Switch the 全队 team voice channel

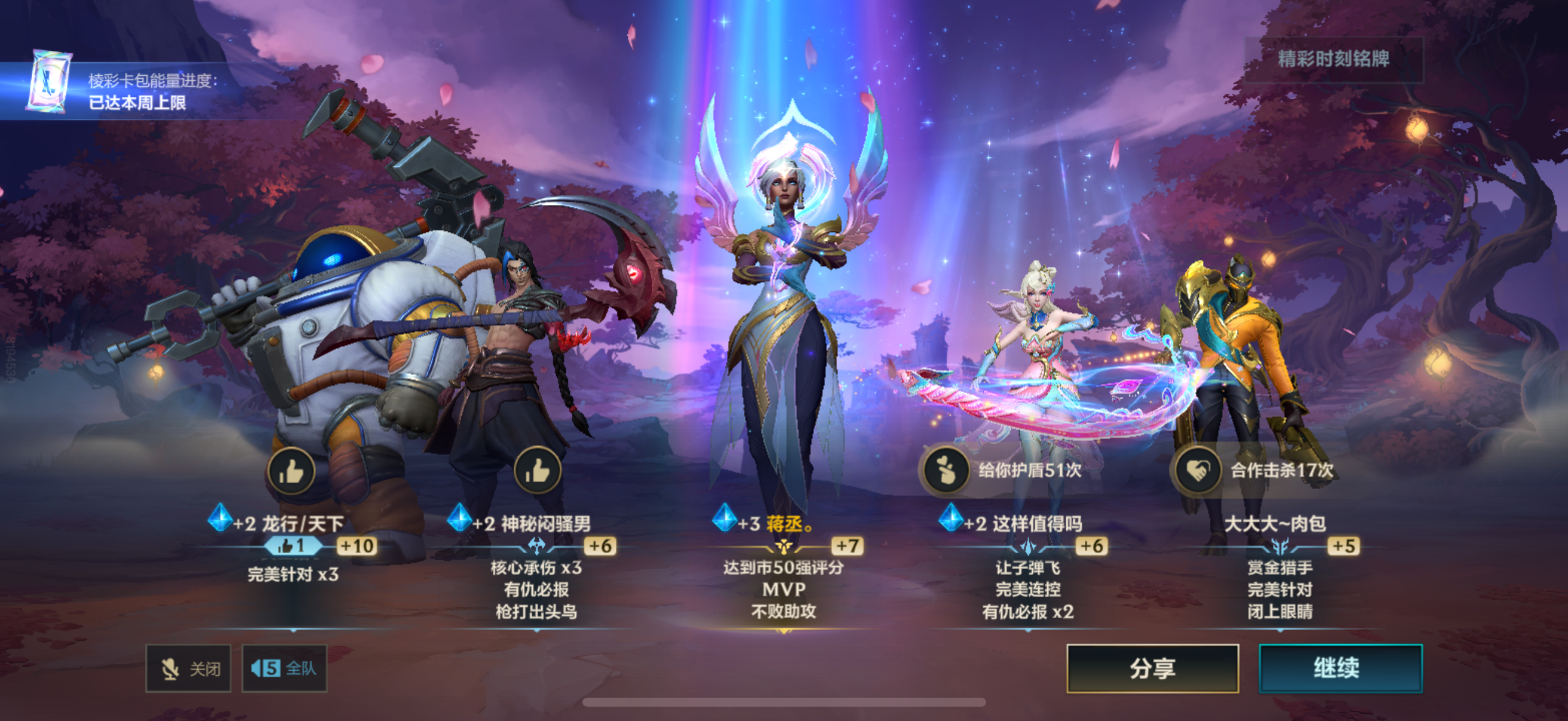pos(284,668)
